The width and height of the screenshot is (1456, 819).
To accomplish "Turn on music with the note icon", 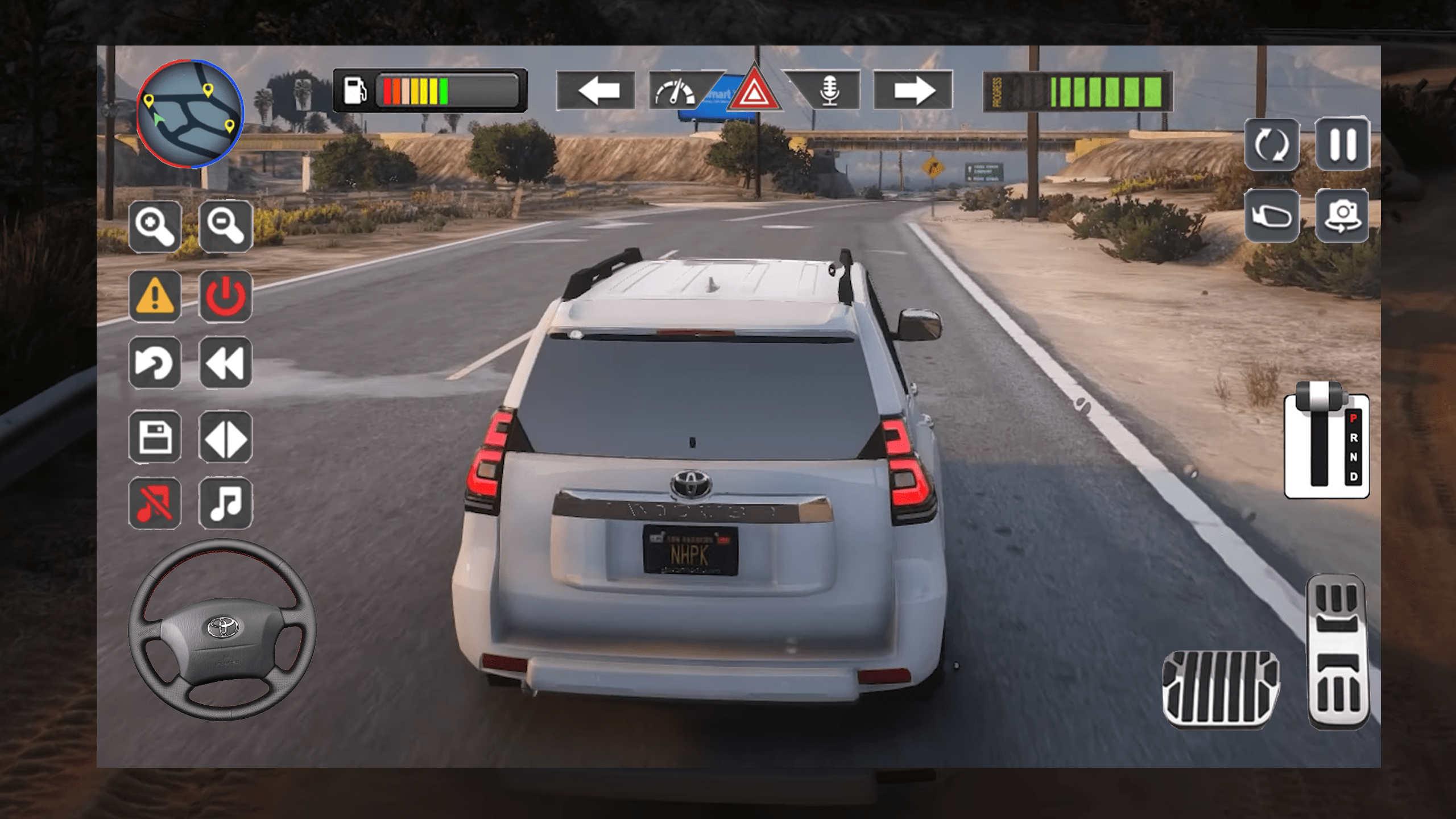I will (225, 503).
